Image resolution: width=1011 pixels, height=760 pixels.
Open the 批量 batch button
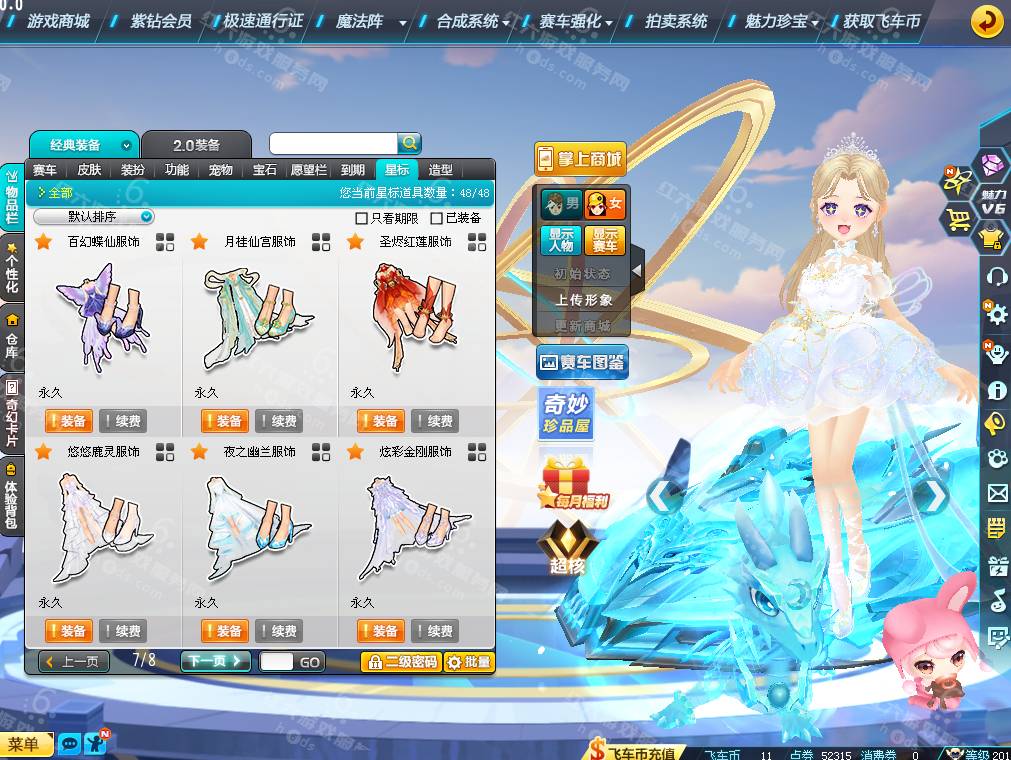pyautogui.click(x=469, y=662)
